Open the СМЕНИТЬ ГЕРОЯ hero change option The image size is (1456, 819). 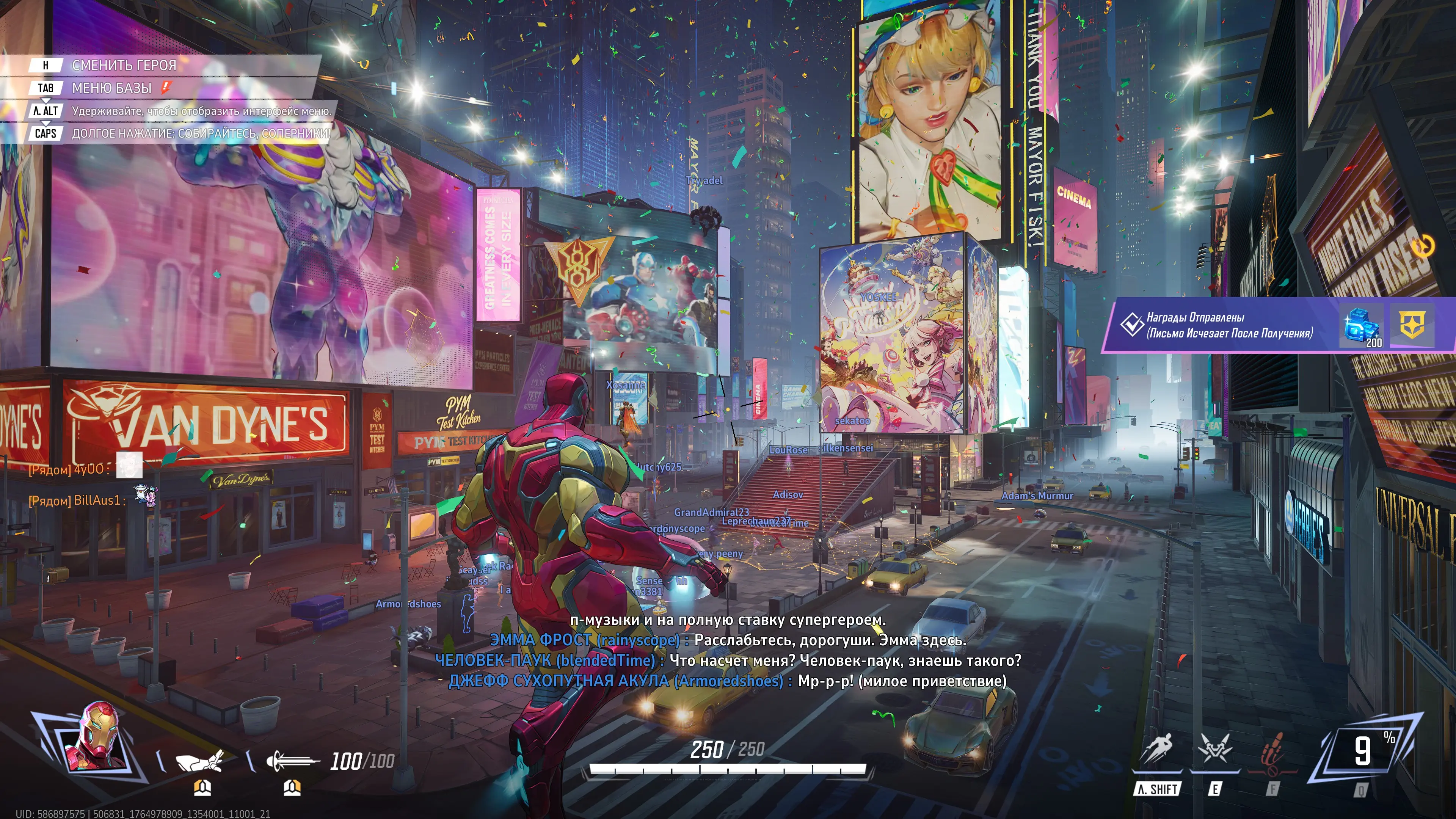click(x=123, y=66)
